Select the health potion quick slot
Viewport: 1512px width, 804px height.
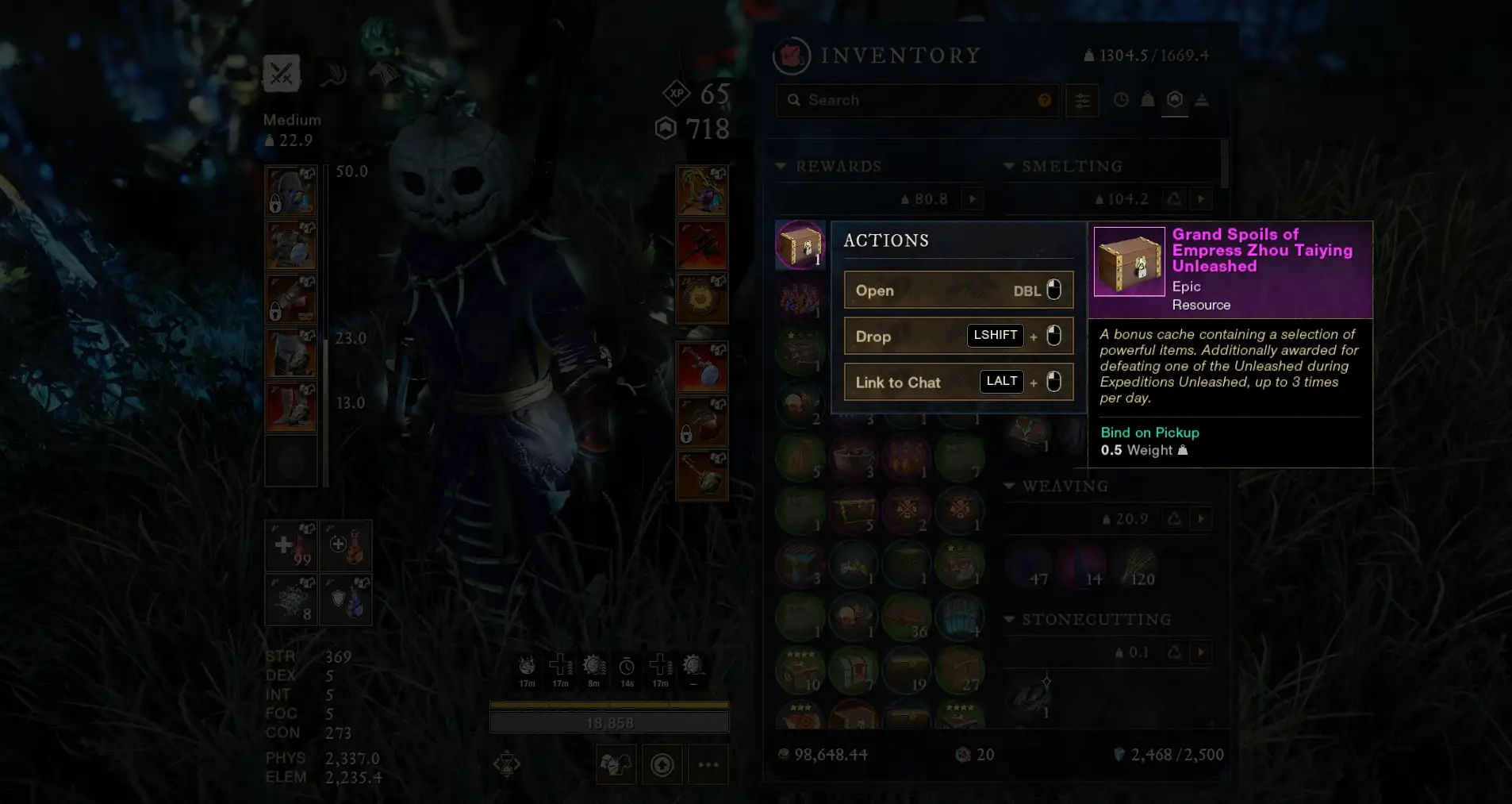pyautogui.click(x=290, y=546)
